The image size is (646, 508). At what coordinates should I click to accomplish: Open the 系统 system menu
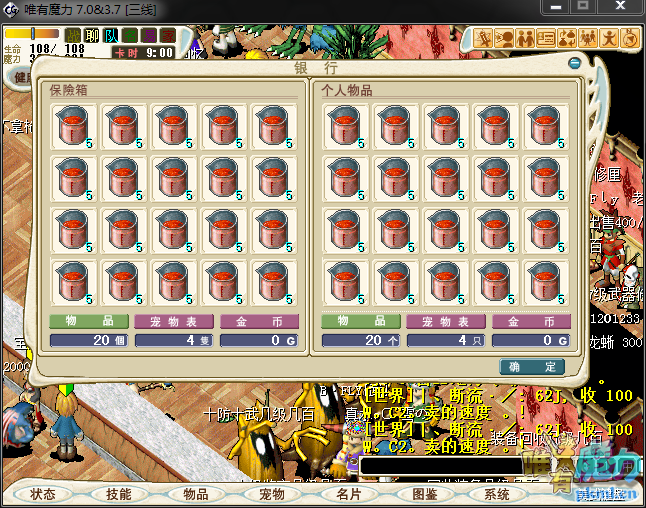tap(497, 494)
